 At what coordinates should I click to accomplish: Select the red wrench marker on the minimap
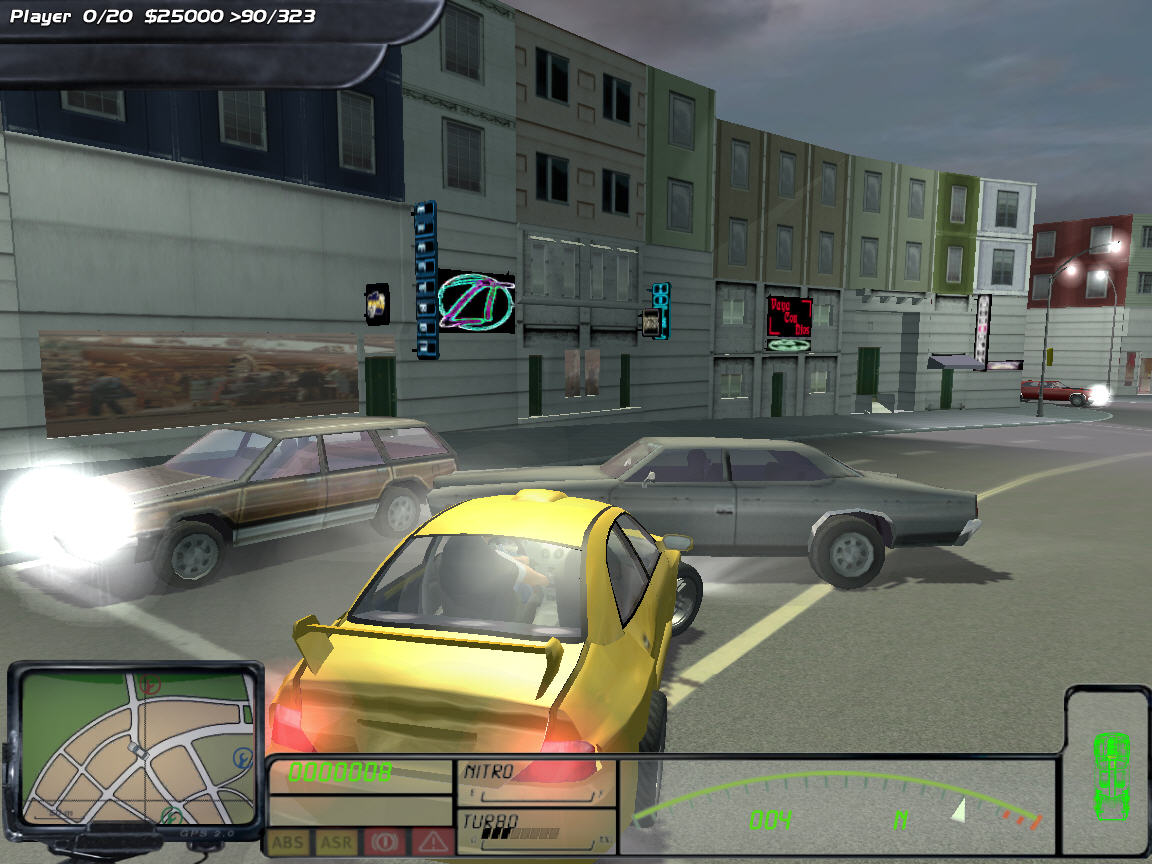coord(150,686)
